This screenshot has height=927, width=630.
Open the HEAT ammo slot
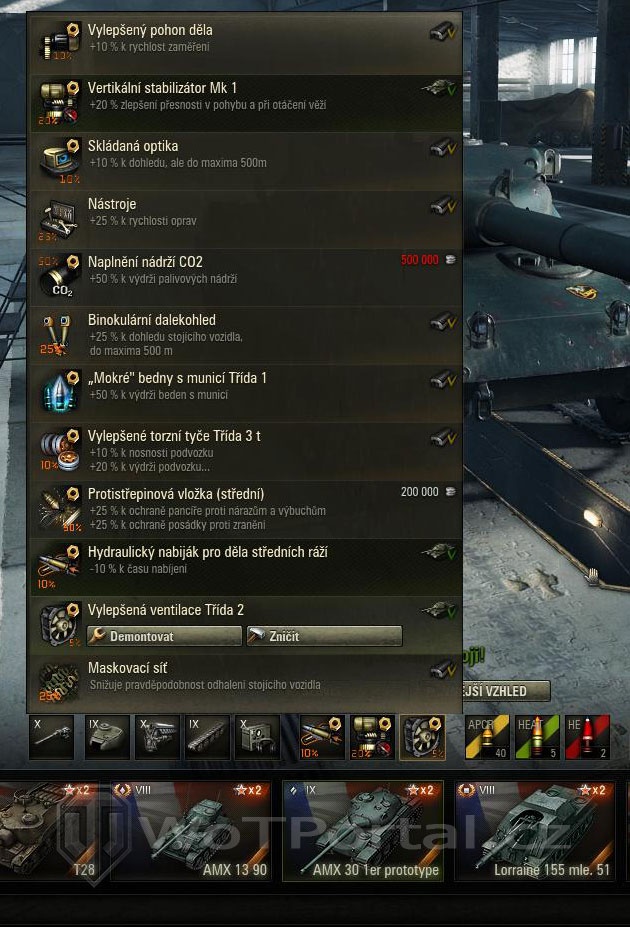click(x=537, y=737)
